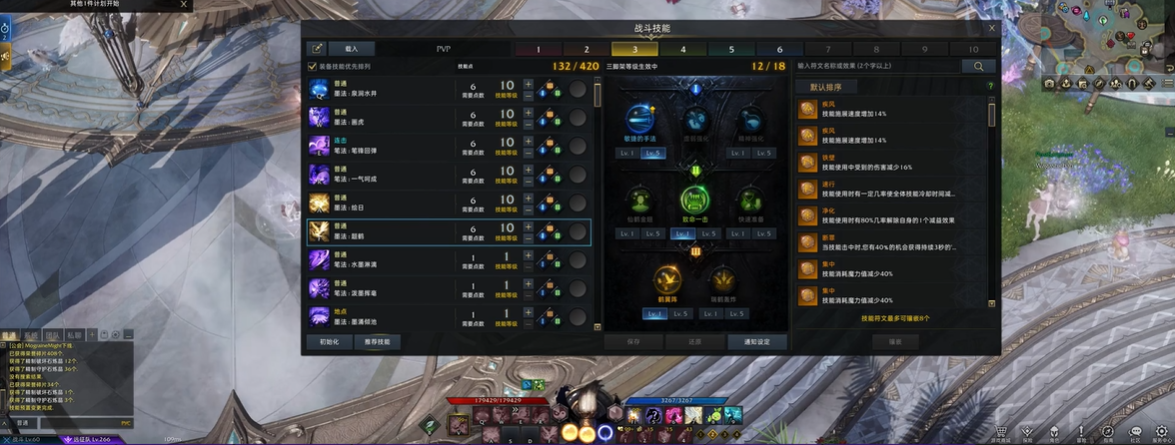Toggle the 装备技能优先排列 checkbox
The height and width of the screenshot is (445, 1175).
coord(313,67)
